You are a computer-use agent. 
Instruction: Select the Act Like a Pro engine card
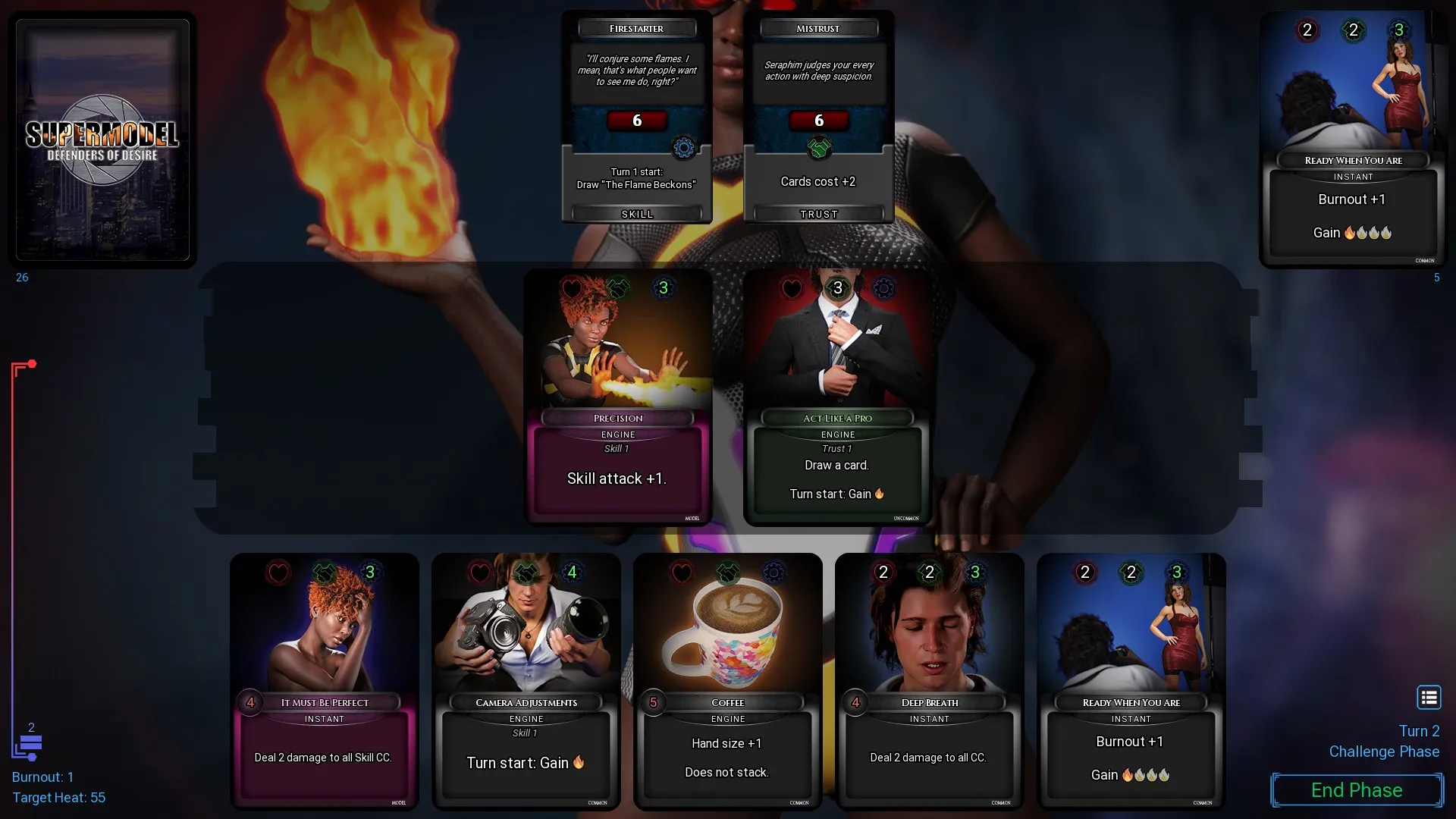pos(838,397)
